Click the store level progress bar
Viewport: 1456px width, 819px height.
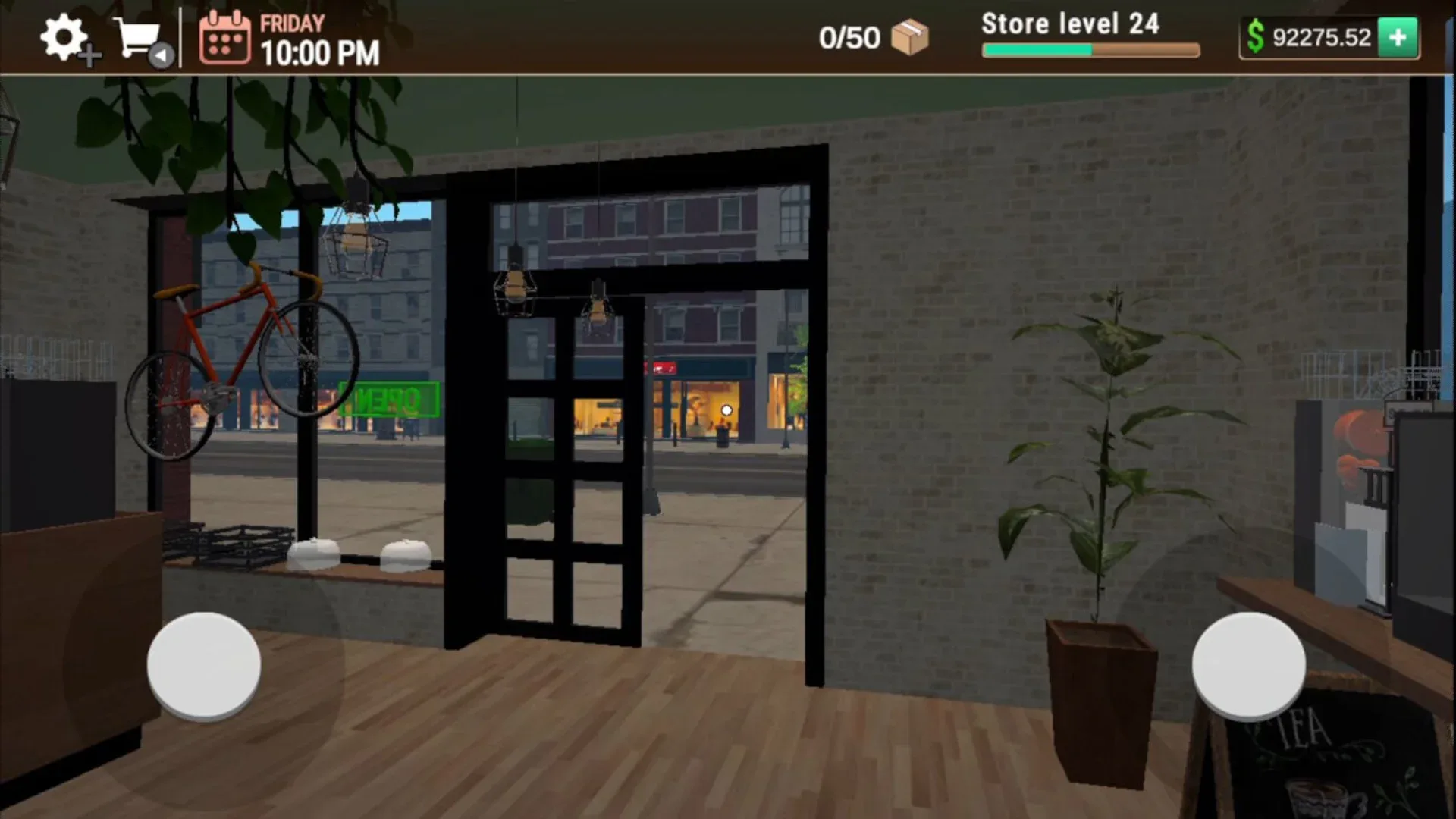pos(1090,50)
